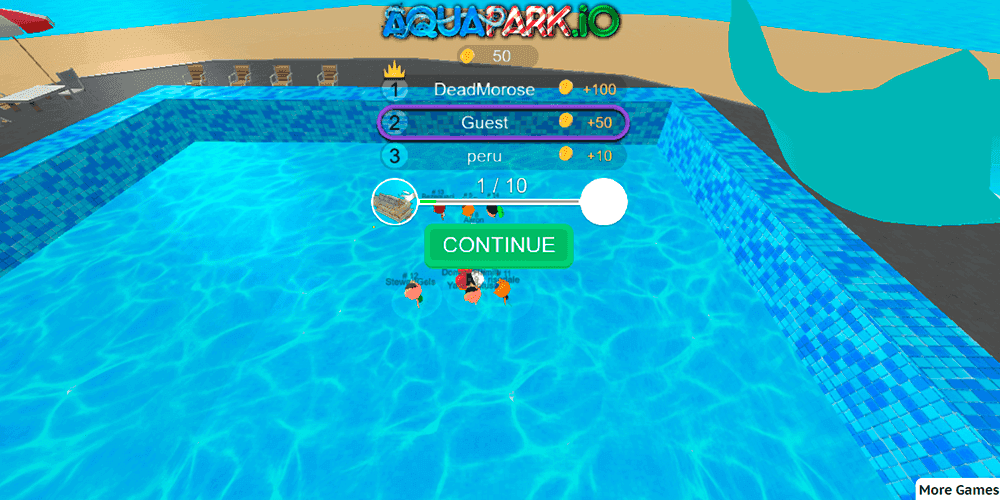The height and width of the screenshot is (500, 1000).
Task: Select the DeadMorose leaderboard row
Action: [x=503, y=89]
